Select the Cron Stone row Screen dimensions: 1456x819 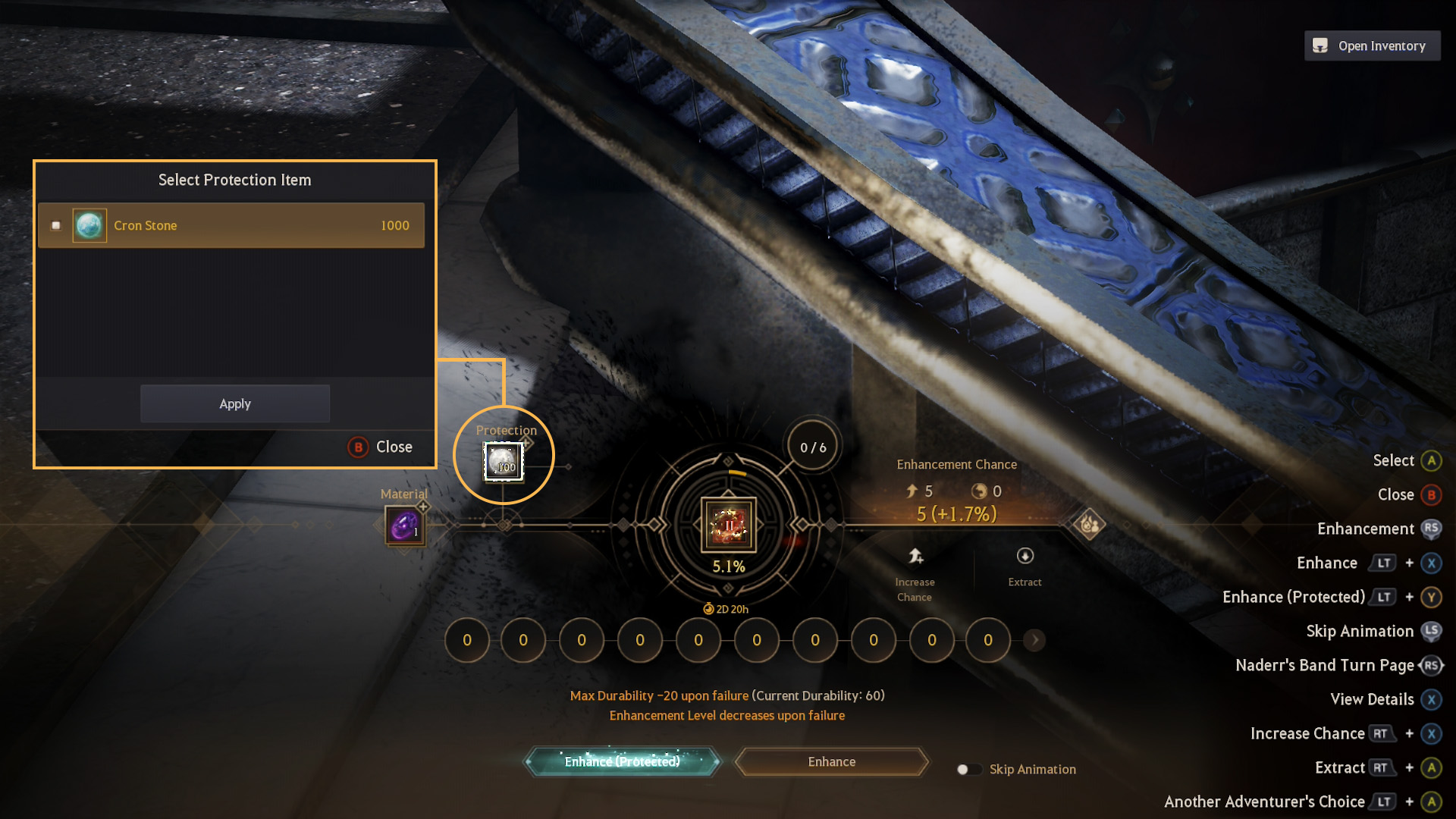tap(231, 225)
